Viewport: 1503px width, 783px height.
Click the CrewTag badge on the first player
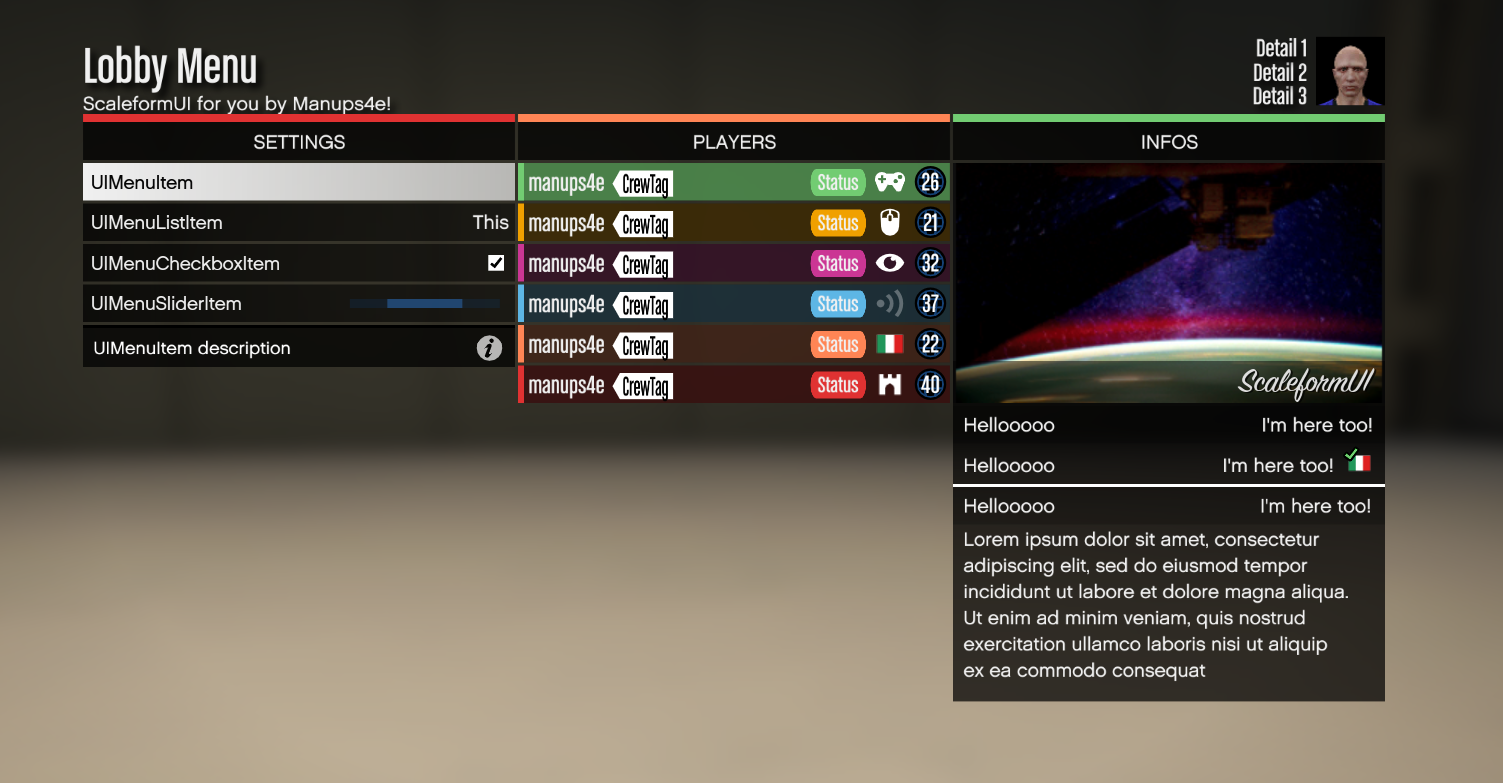(x=646, y=182)
